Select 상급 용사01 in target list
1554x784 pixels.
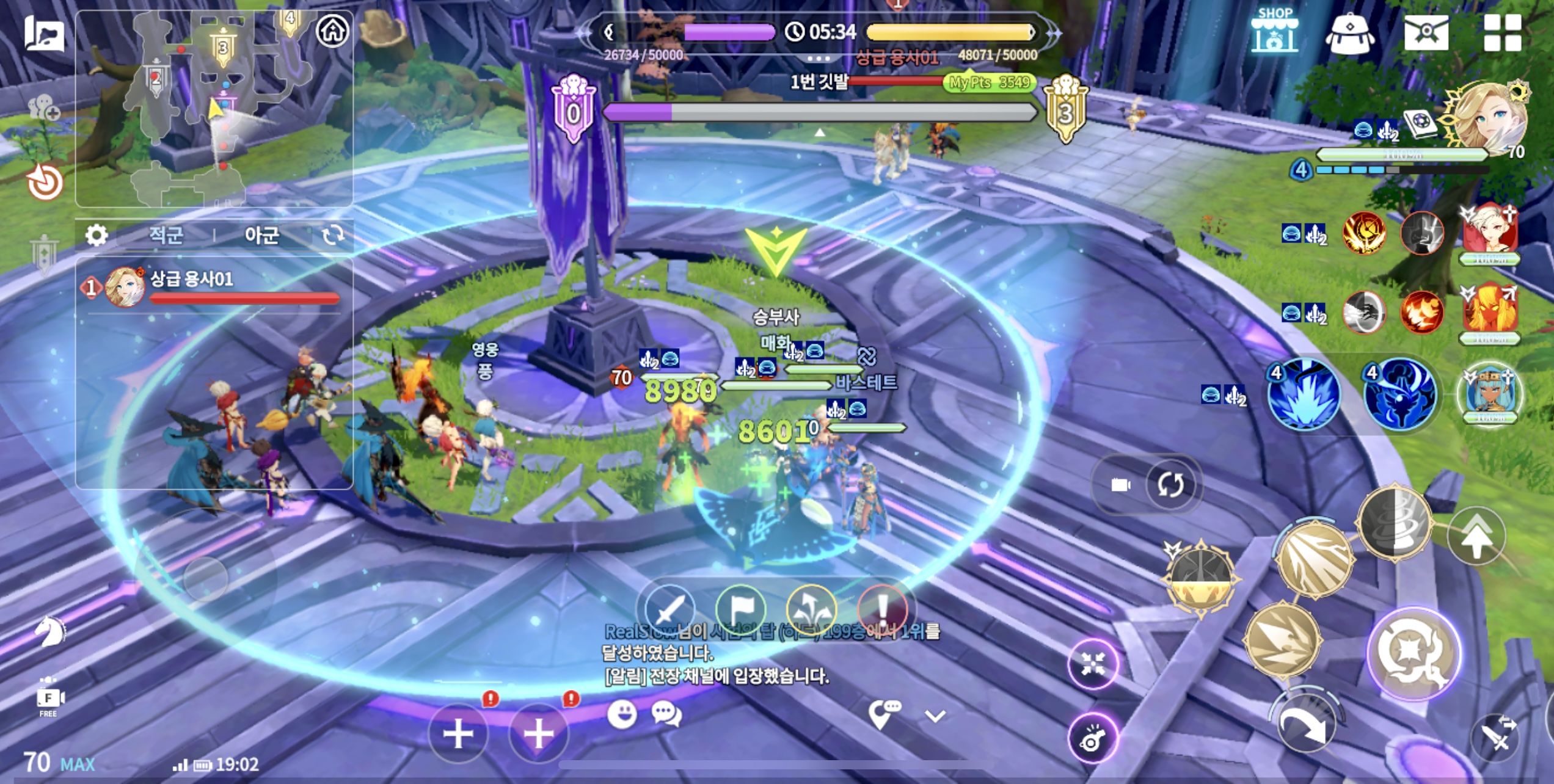tap(214, 287)
